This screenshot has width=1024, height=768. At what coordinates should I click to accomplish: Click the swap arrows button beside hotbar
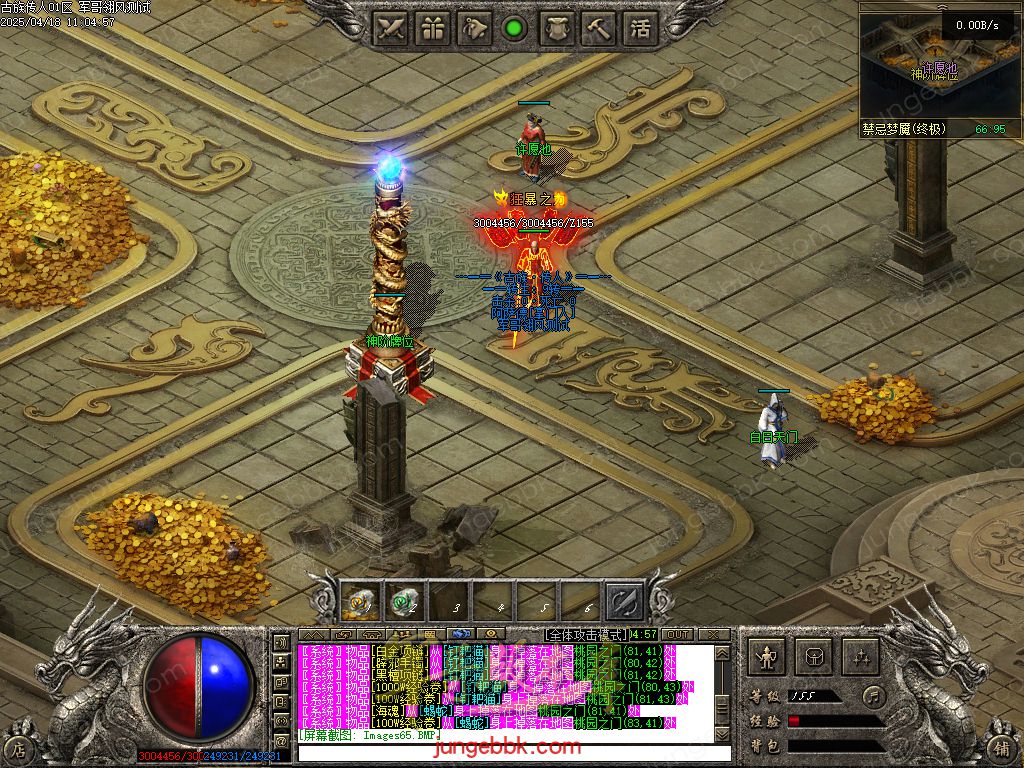(x=625, y=602)
